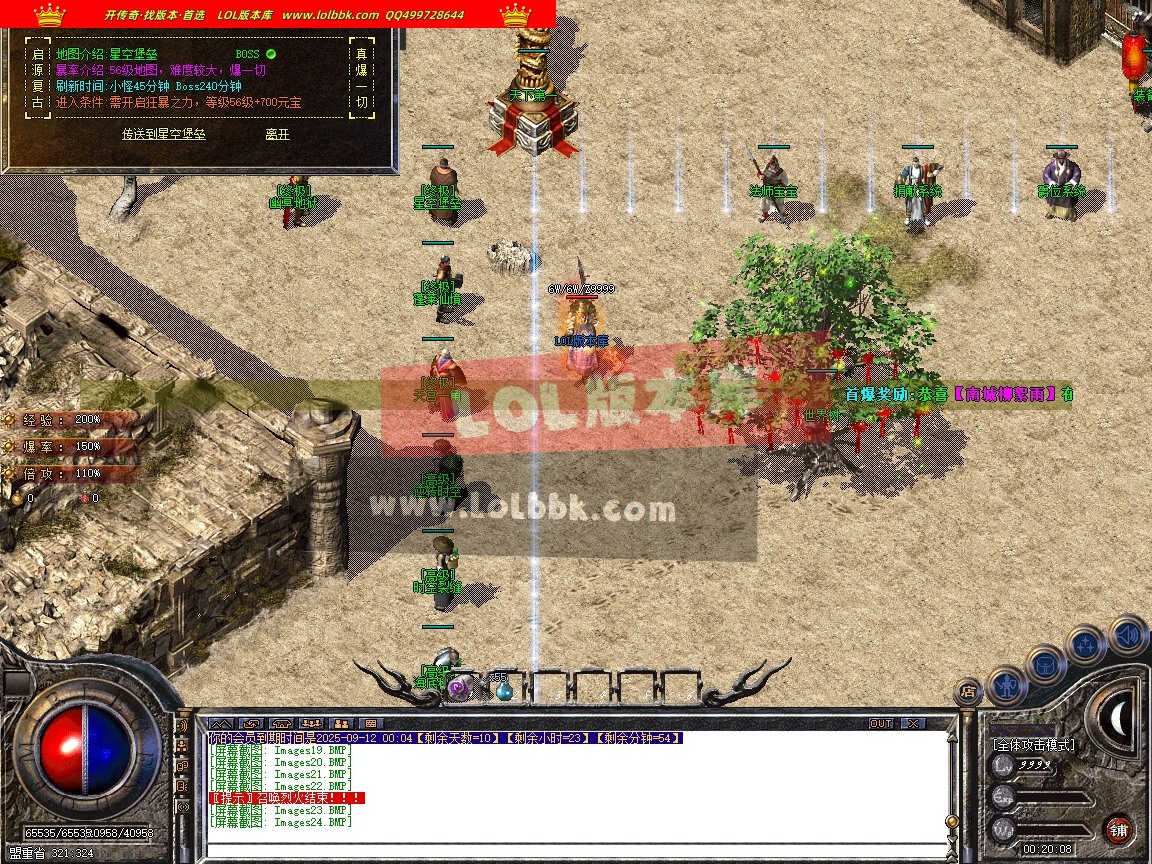The width and height of the screenshot is (1152, 864).
Task: Toggle the 全体攻击模式 attack mode label
Action: coord(1033,745)
